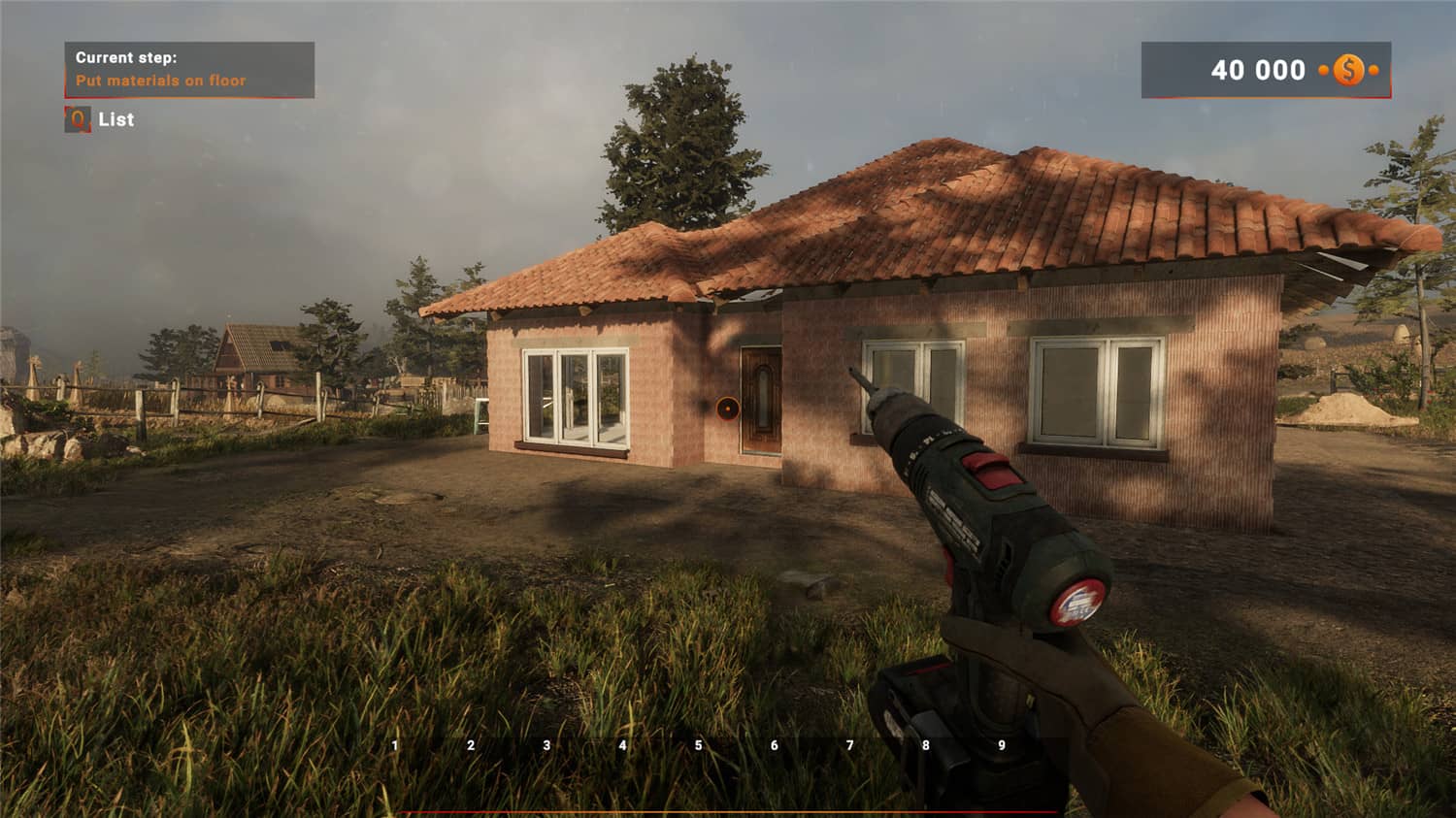Screen dimensions: 1456x818
Task: Select hotbar slot 9
Action: tap(1002, 745)
